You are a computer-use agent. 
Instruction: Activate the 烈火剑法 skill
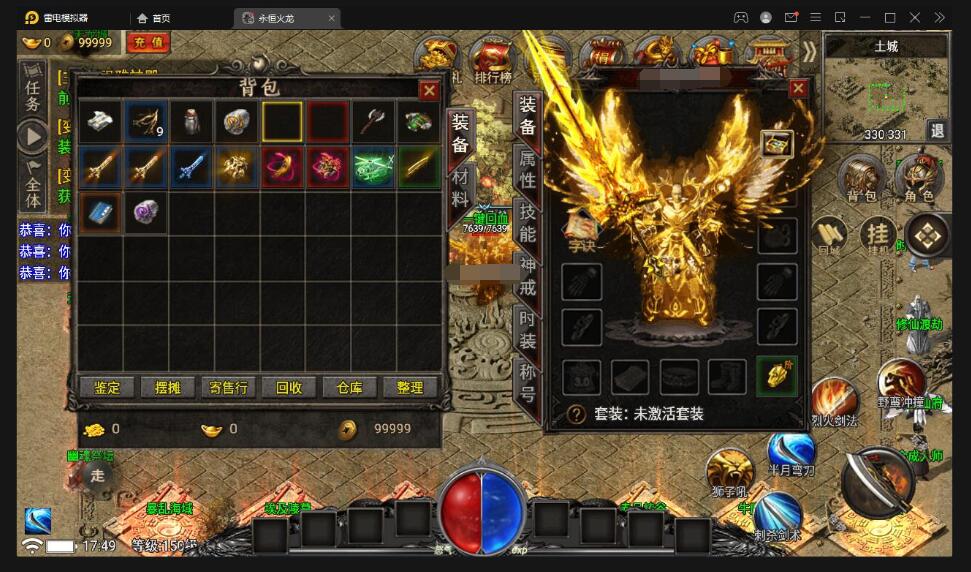coord(834,400)
